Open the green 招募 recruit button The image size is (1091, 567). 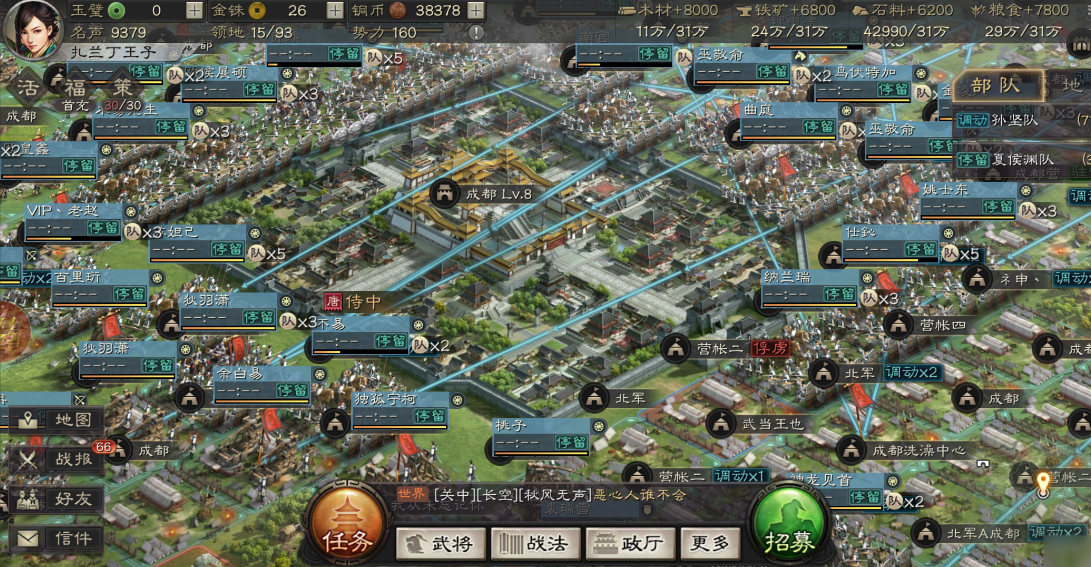point(790,526)
